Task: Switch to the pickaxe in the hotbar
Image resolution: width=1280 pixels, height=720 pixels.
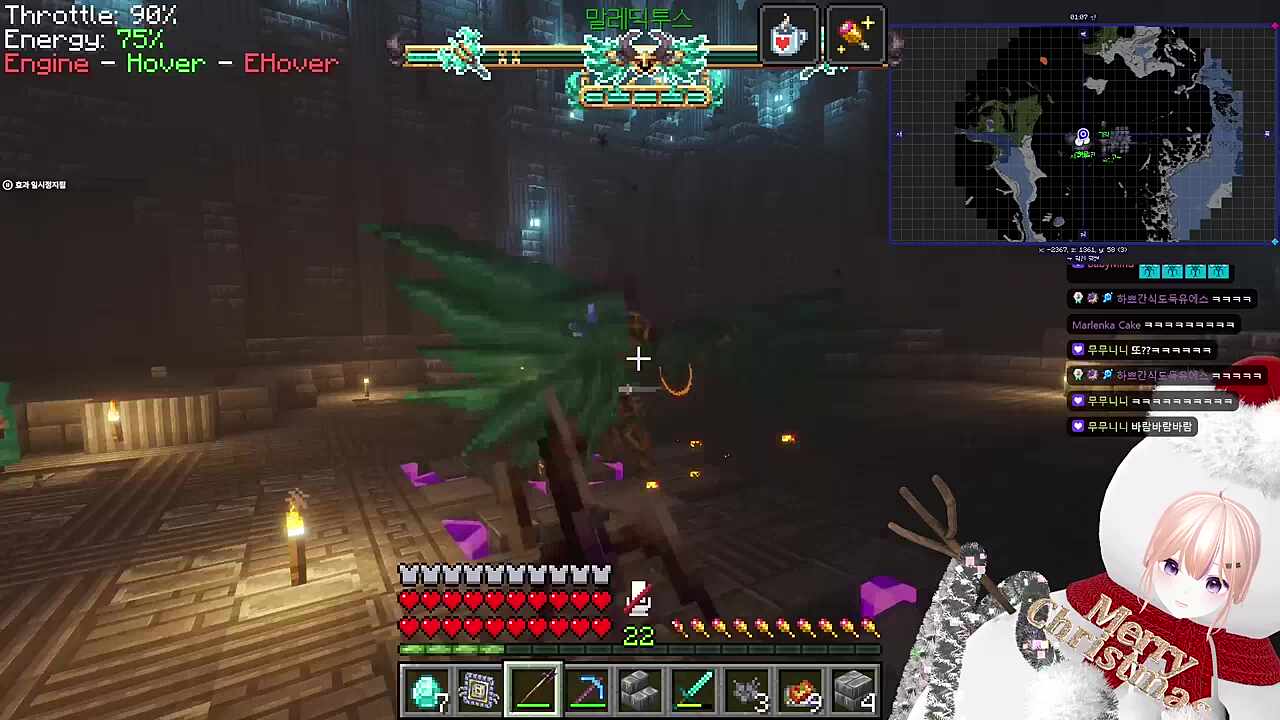Action: pos(587,691)
